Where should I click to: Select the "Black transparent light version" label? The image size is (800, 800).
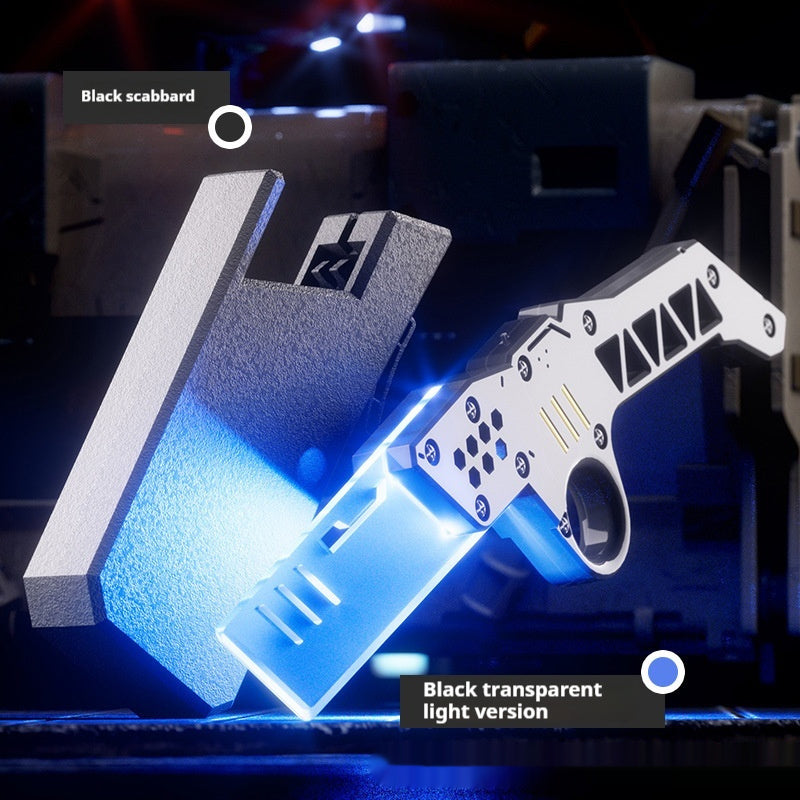512,700
